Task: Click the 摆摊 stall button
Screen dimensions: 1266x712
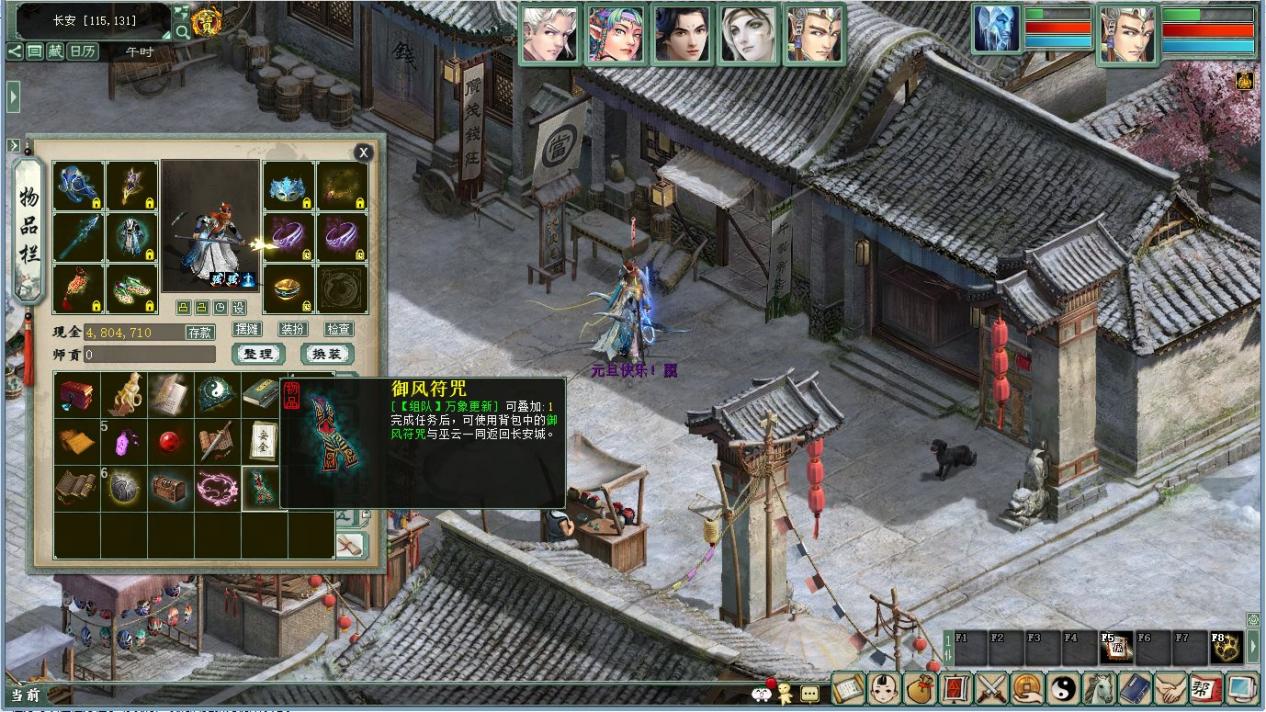Action: click(x=246, y=329)
